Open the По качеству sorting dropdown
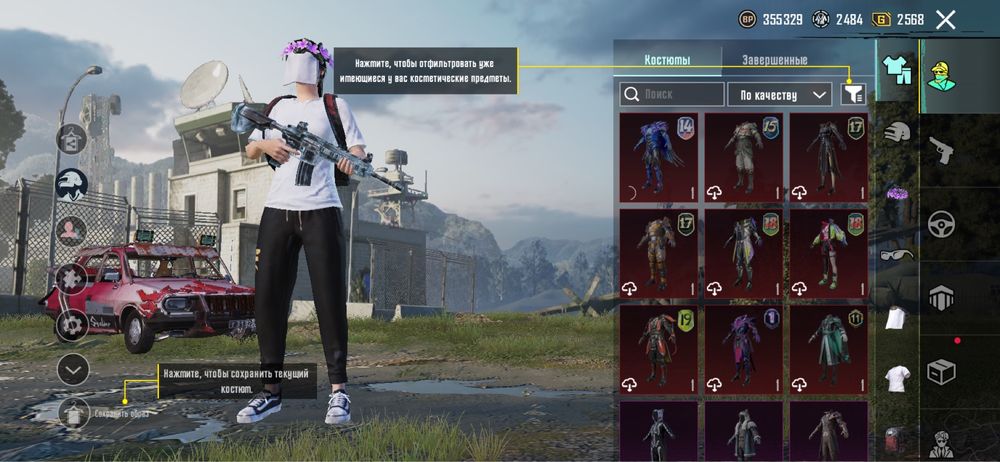The width and height of the screenshot is (1000, 462). [x=779, y=95]
